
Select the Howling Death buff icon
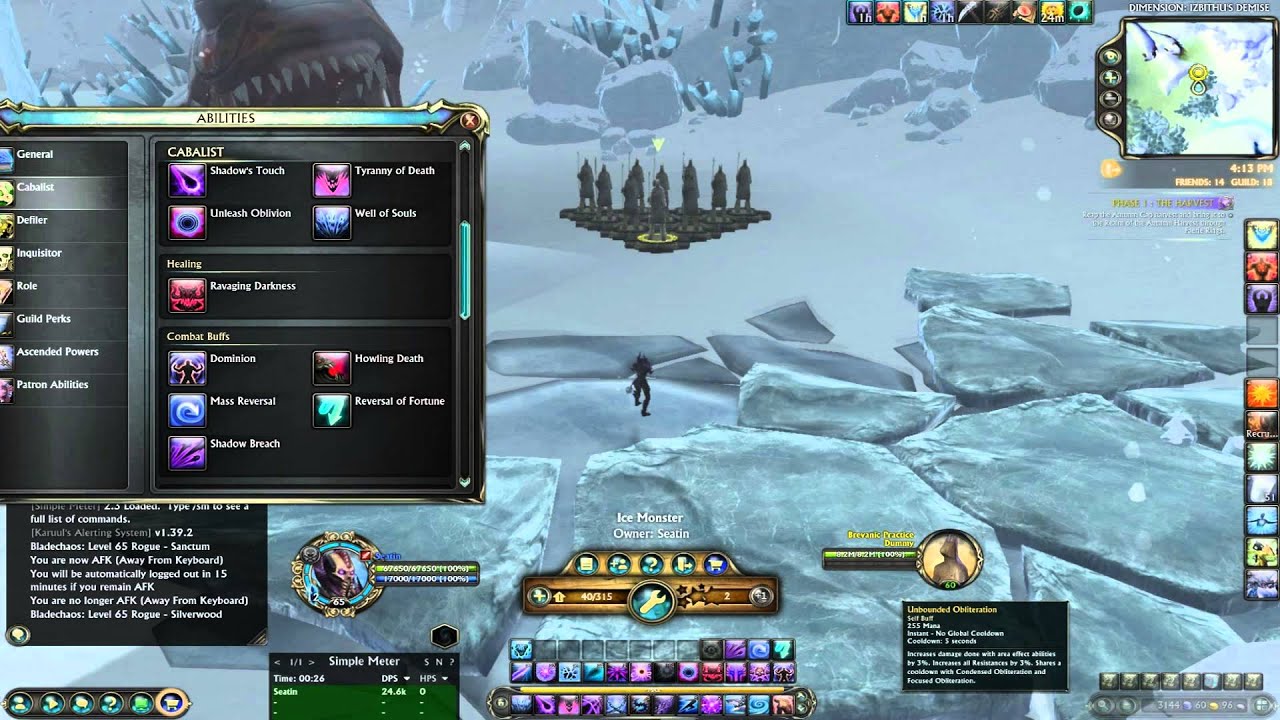(x=332, y=368)
